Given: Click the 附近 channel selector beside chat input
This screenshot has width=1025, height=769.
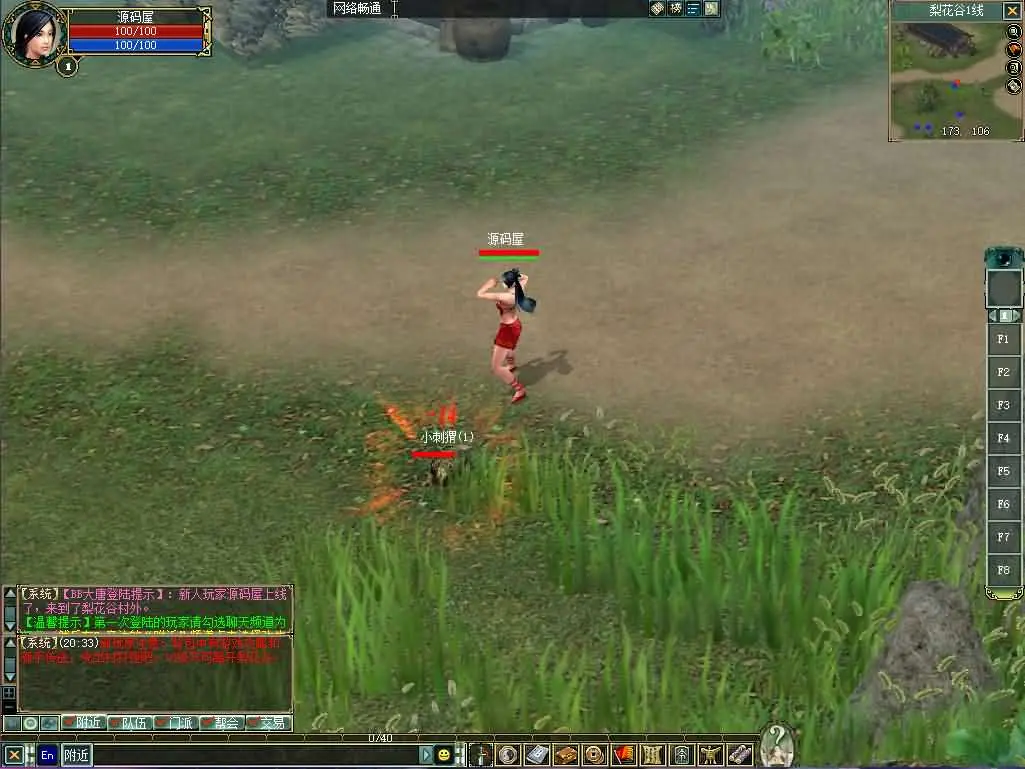Looking at the screenshot, I should [77, 755].
